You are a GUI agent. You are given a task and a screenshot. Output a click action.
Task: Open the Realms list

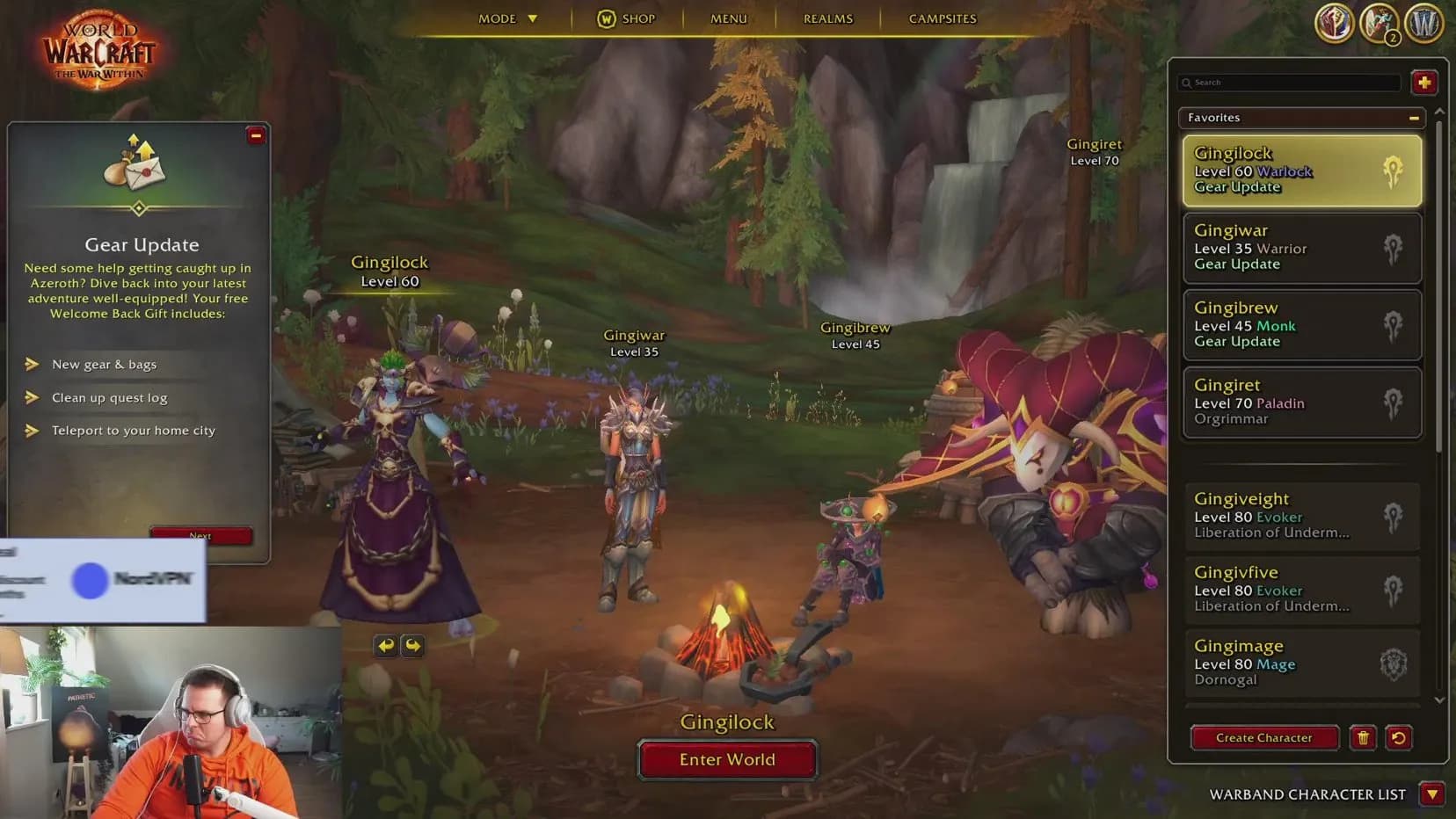click(x=827, y=18)
